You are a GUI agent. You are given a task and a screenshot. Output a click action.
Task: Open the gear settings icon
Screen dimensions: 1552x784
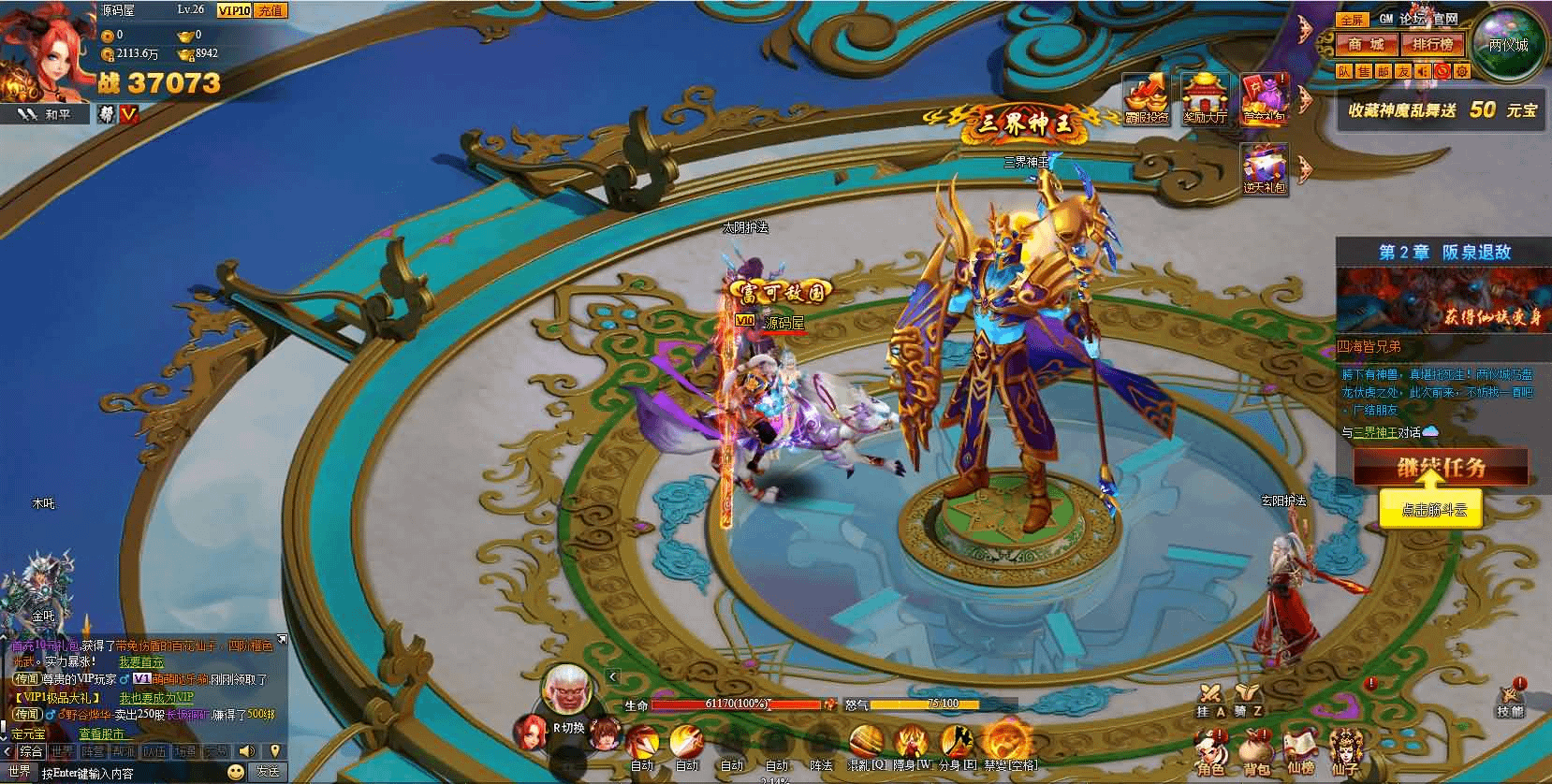click(x=1461, y=71)
